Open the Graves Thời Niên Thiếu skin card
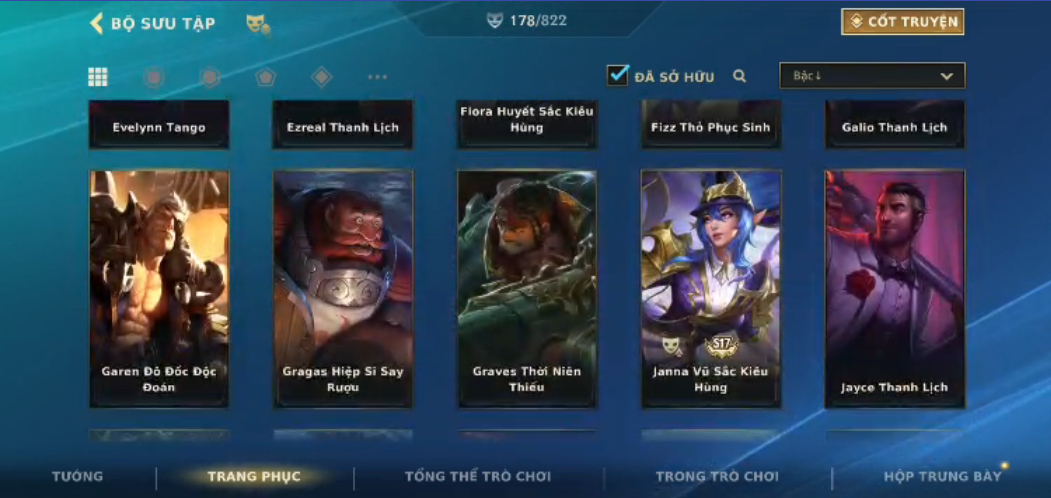 point(527,289)
